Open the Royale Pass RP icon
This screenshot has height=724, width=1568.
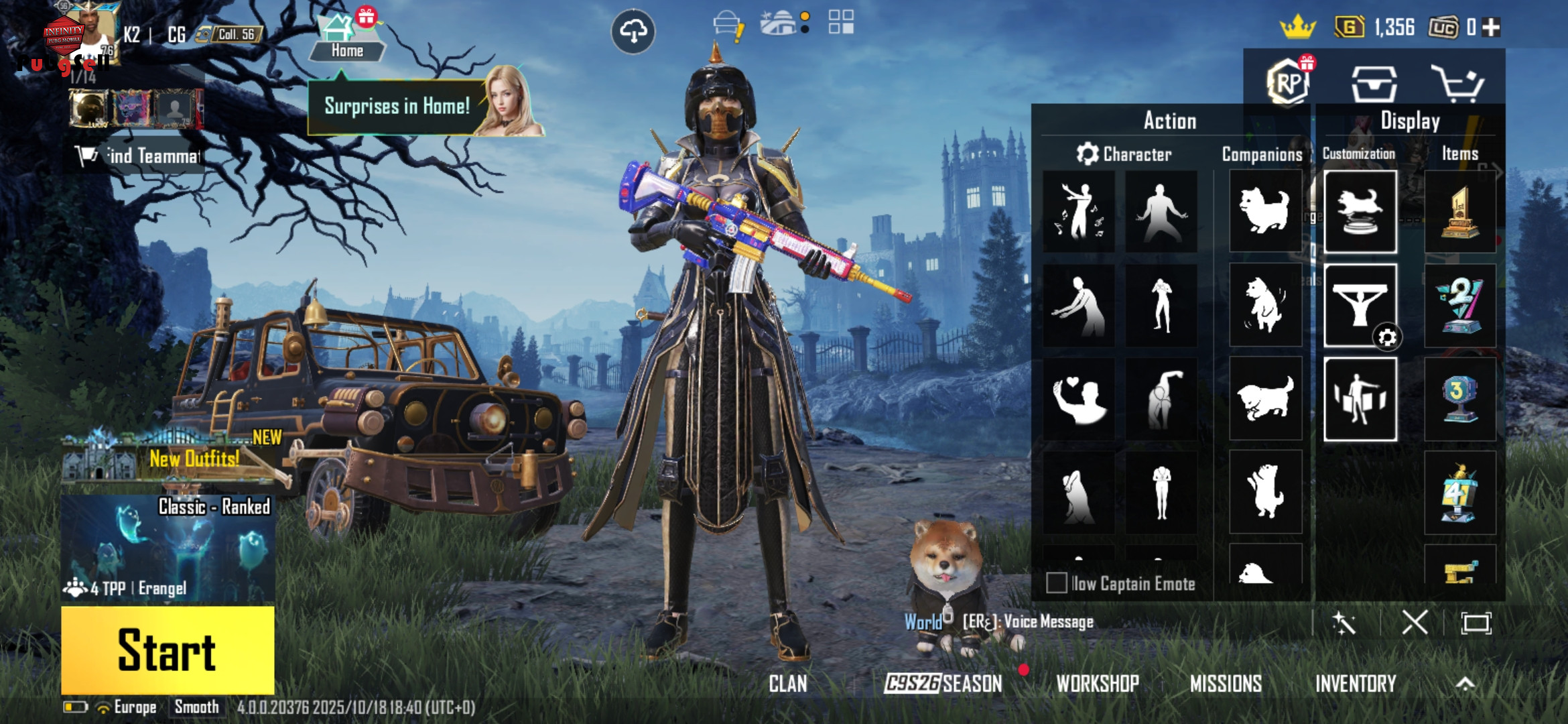(1288, 83)
